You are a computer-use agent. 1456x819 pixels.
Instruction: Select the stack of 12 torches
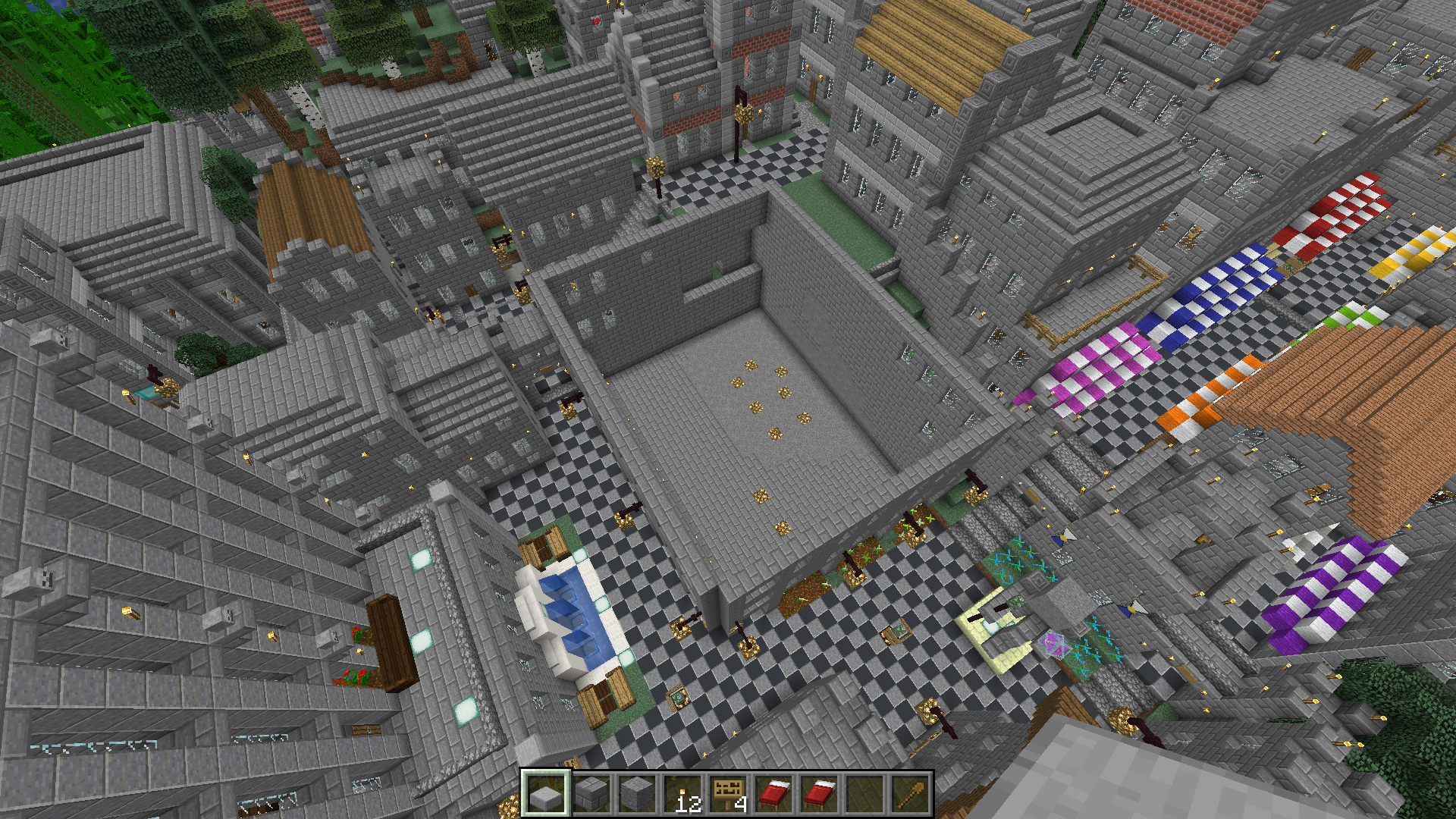click(682, 794)
